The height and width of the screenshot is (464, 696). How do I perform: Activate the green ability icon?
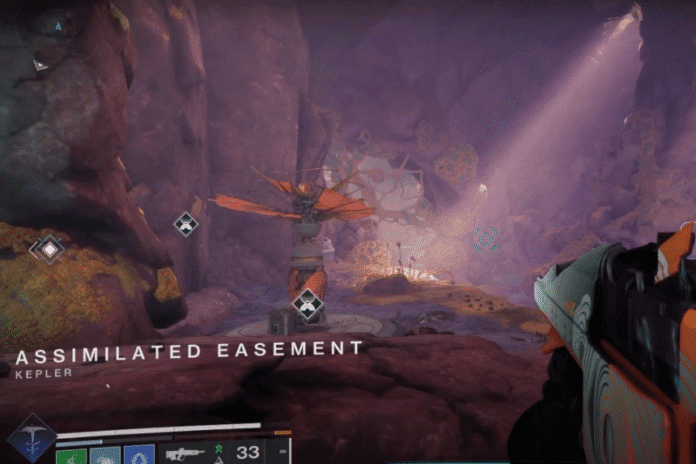tap(72, 455)
